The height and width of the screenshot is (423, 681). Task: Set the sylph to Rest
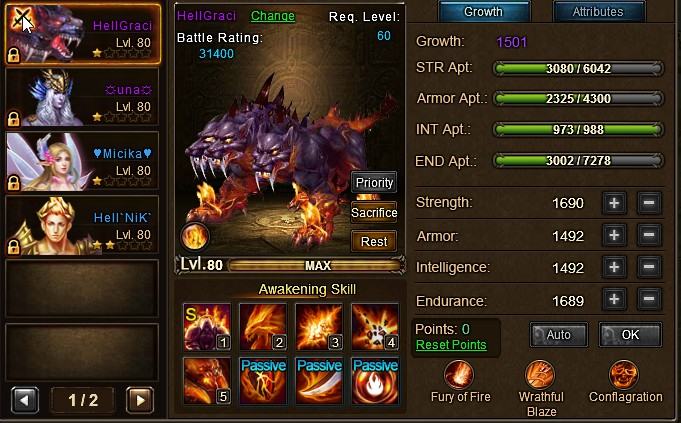point(374,241)
